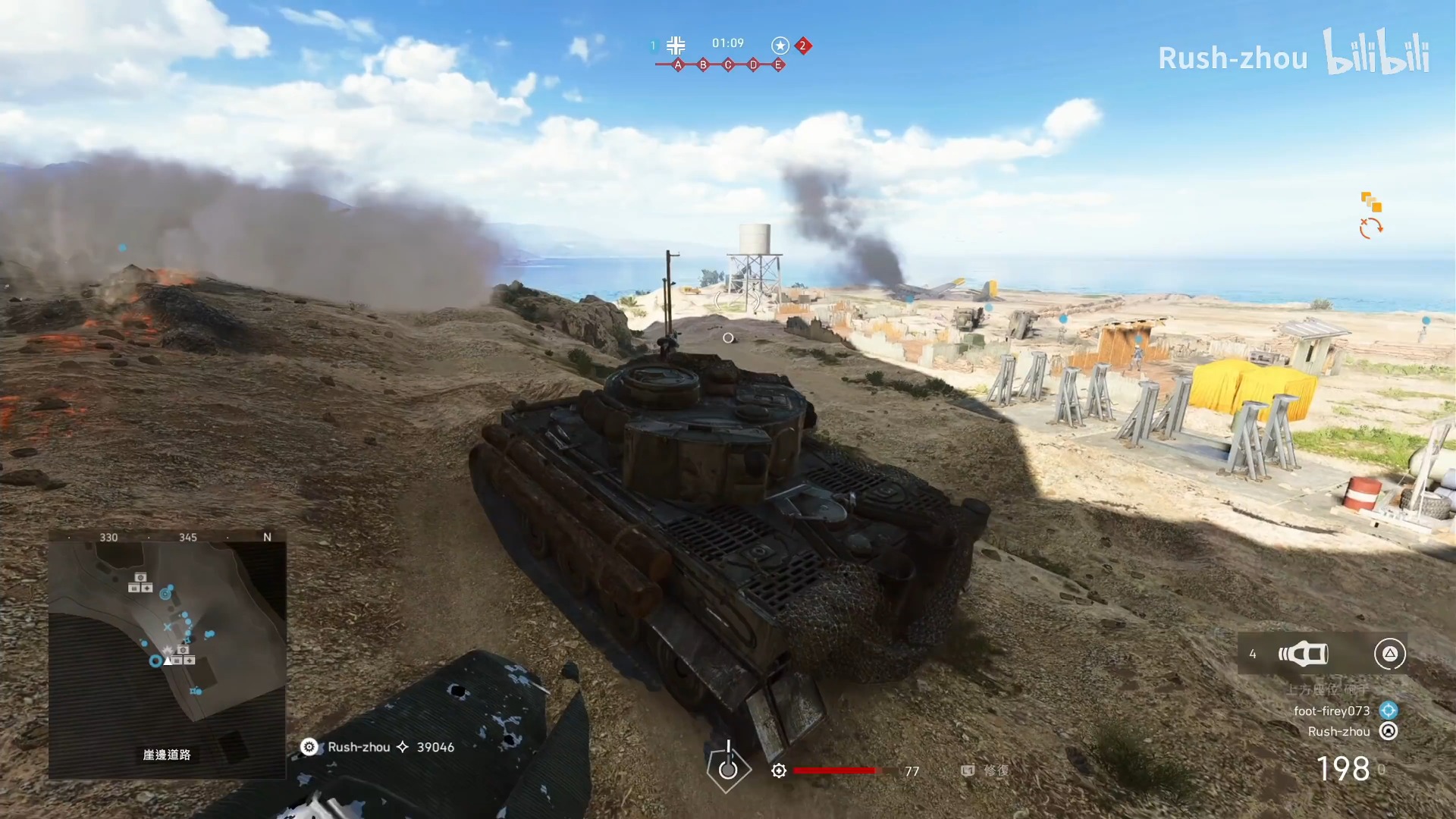Choose squad member foot-firey073

1332,711
